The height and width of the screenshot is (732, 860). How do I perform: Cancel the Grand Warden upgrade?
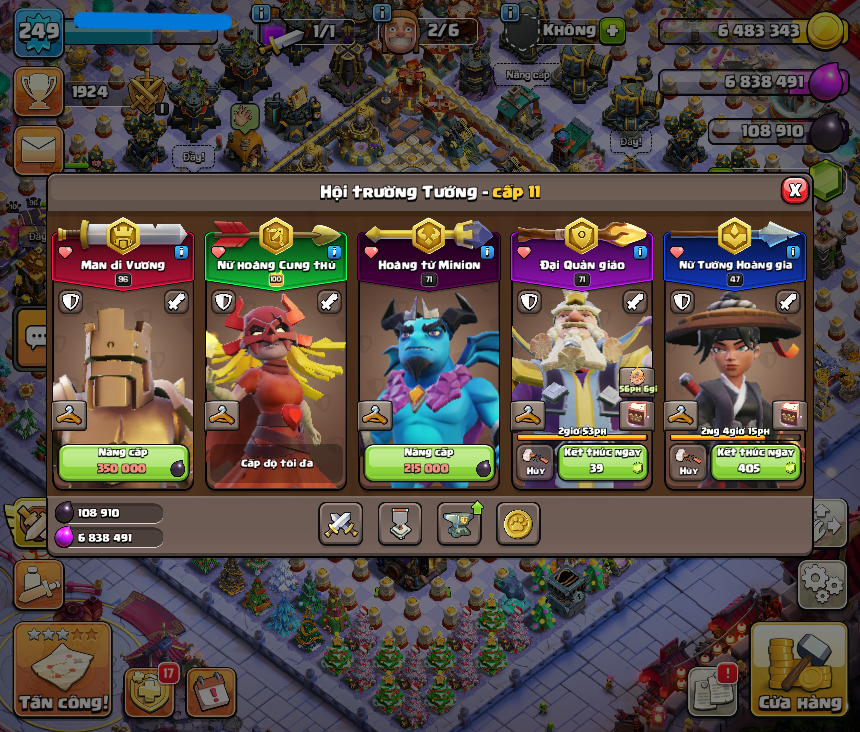pyautogui.click(x=534, y=462)
